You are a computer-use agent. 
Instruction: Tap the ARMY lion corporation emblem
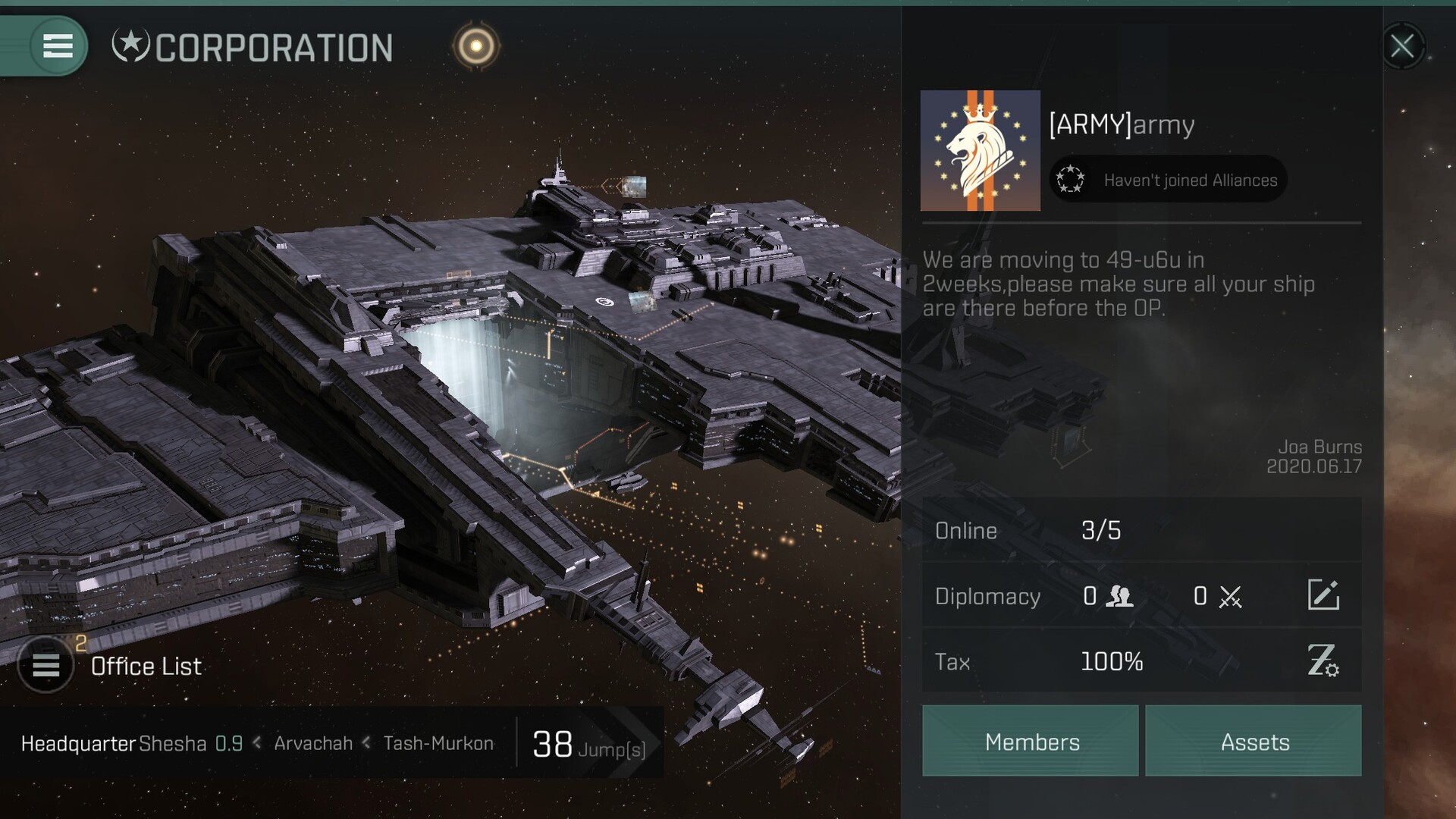tap(980, 150)
